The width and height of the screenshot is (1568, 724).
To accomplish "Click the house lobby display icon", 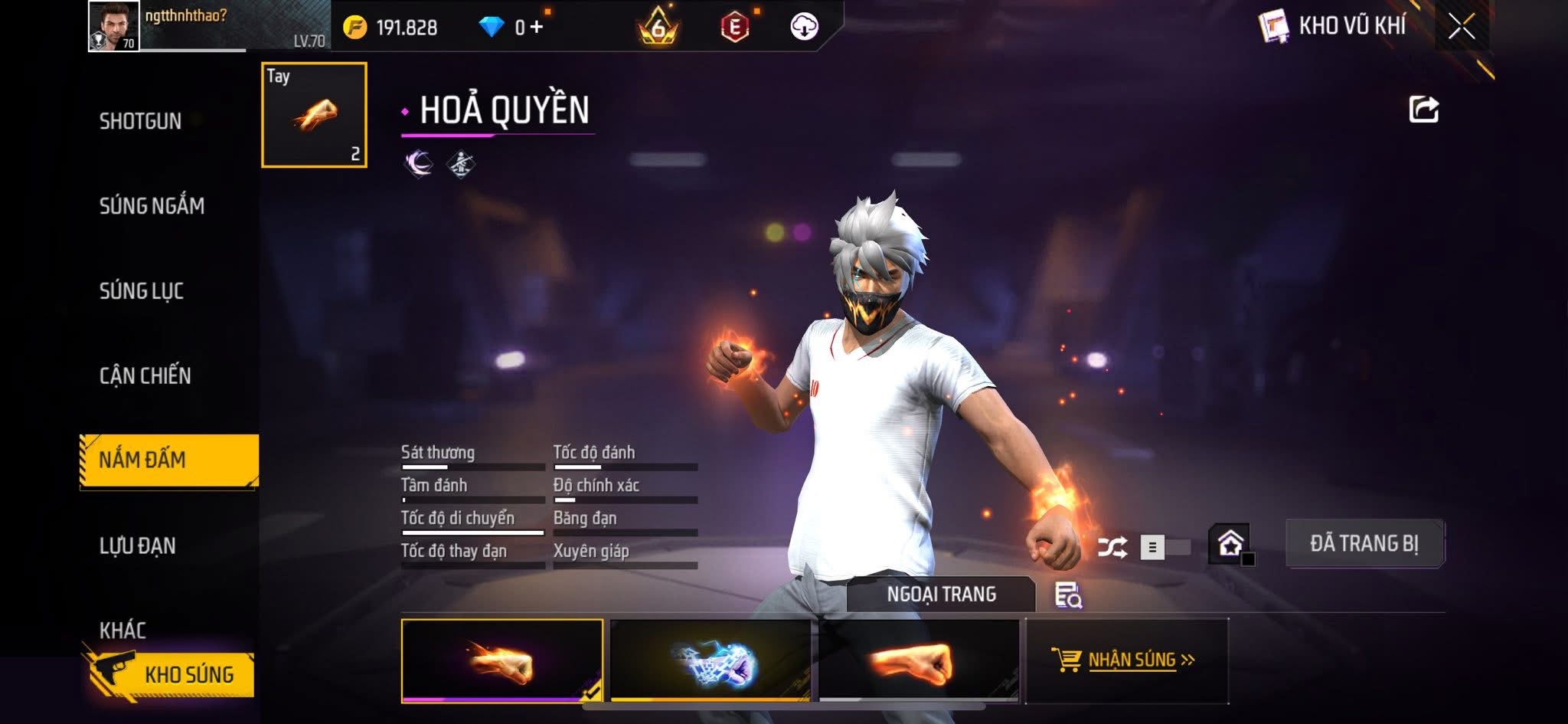I will click(1230, 544).
